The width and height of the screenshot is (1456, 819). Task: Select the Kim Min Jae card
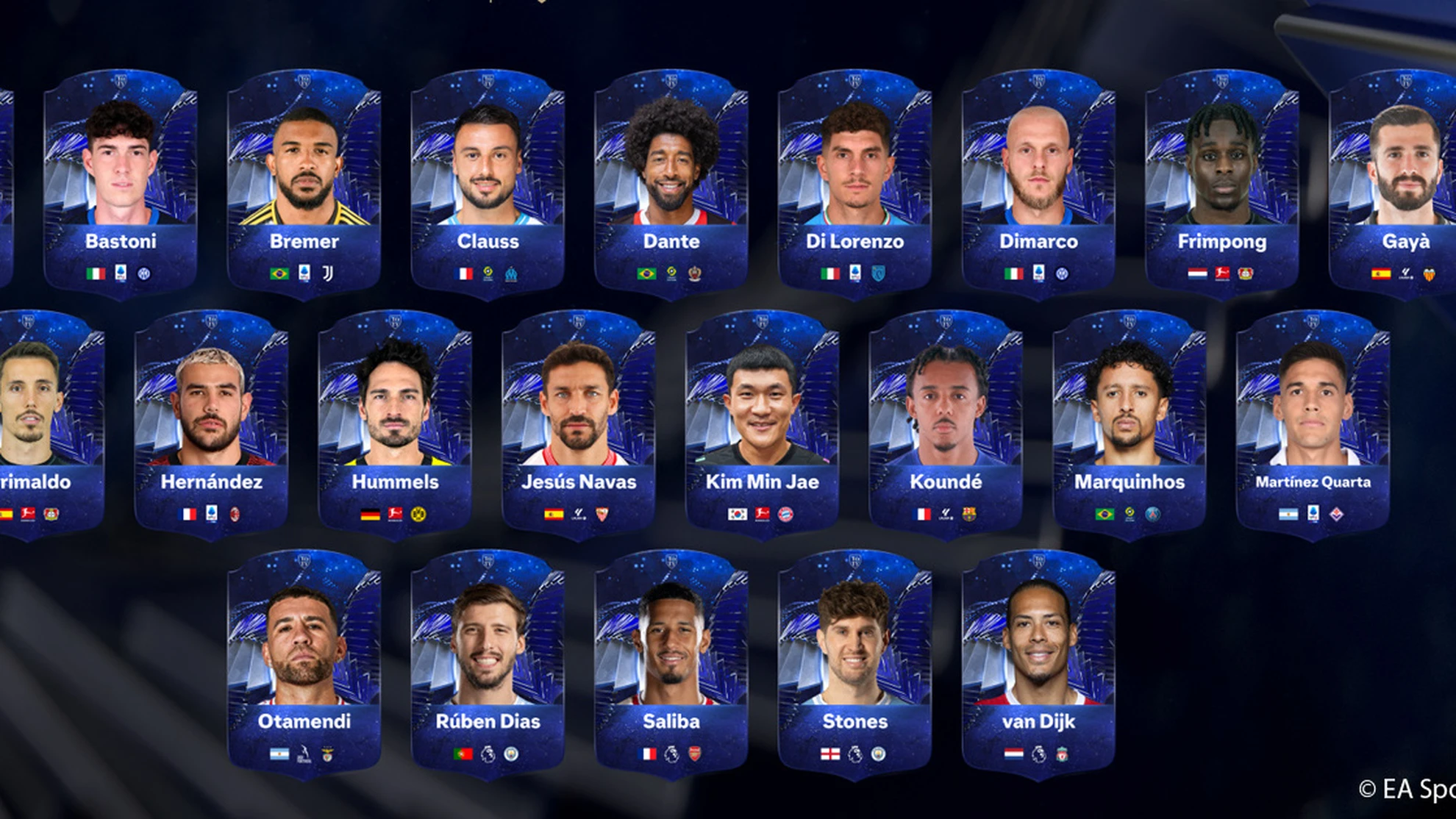point(763,424)
